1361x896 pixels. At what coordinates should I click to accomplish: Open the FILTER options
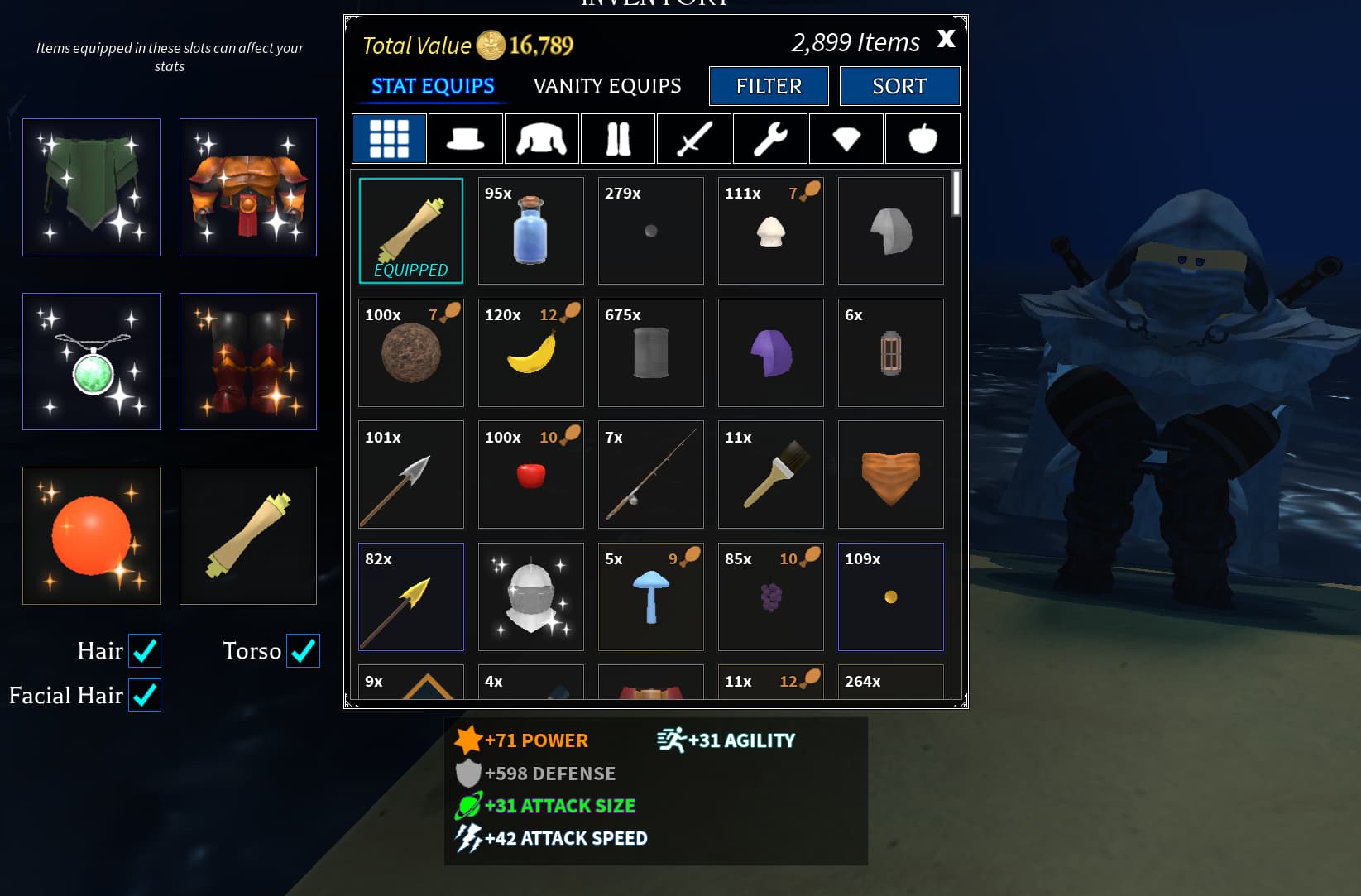[768, 86]
